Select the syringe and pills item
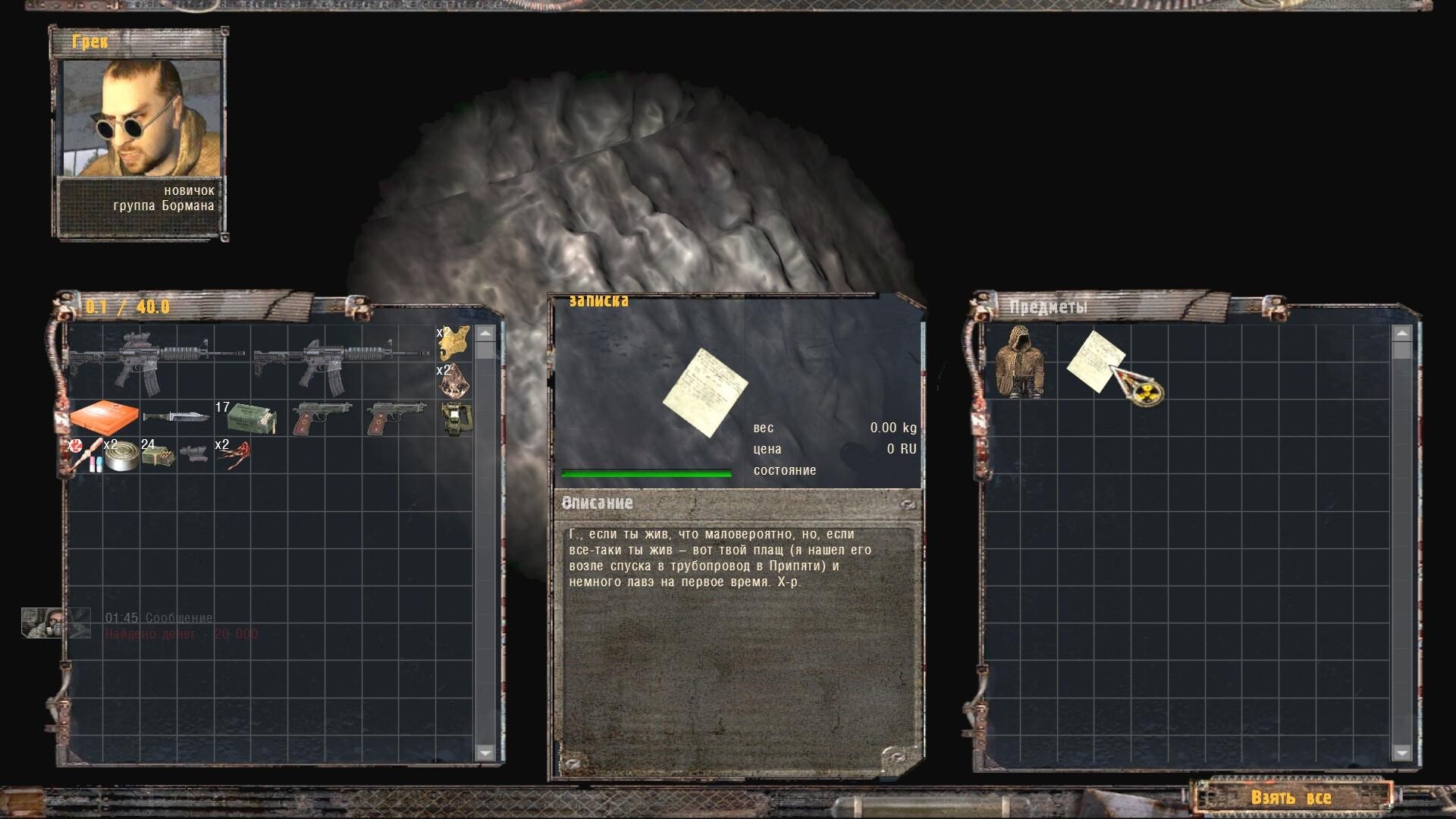The width and height of the screenshot is (1456, 819). click(x=84, y=455)
